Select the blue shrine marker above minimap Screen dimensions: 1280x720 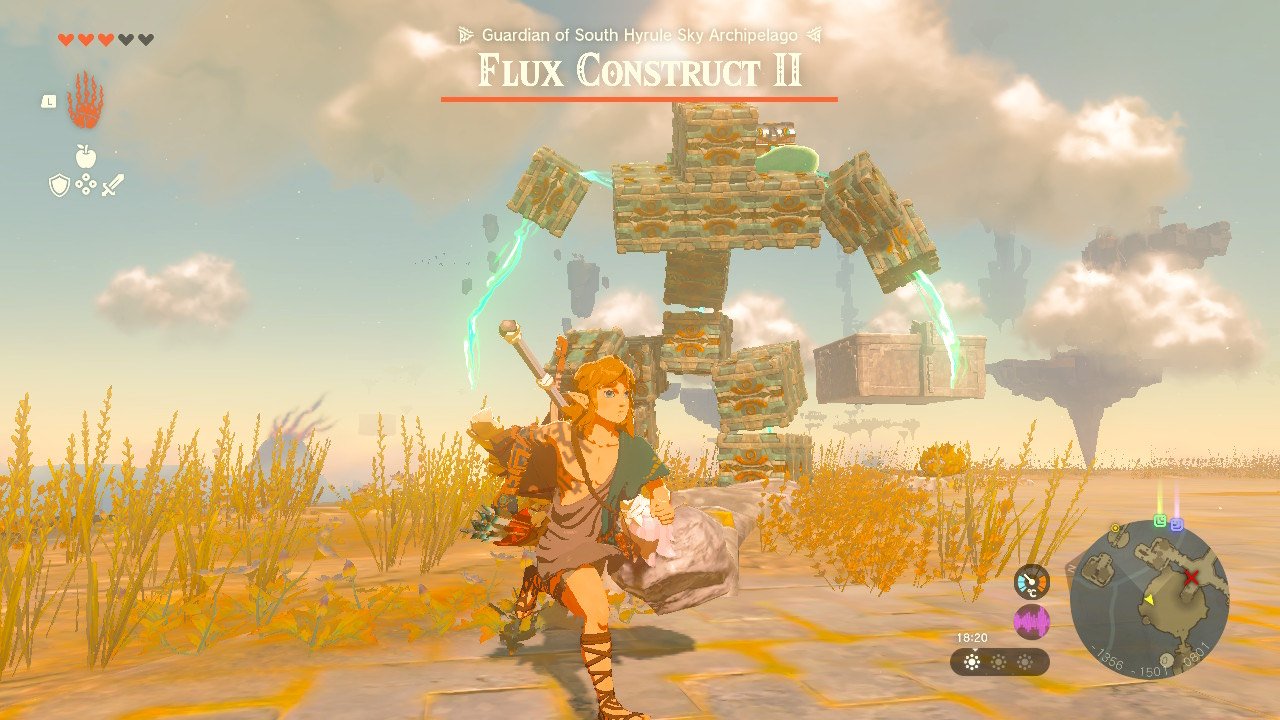(x=1177, y=524)
